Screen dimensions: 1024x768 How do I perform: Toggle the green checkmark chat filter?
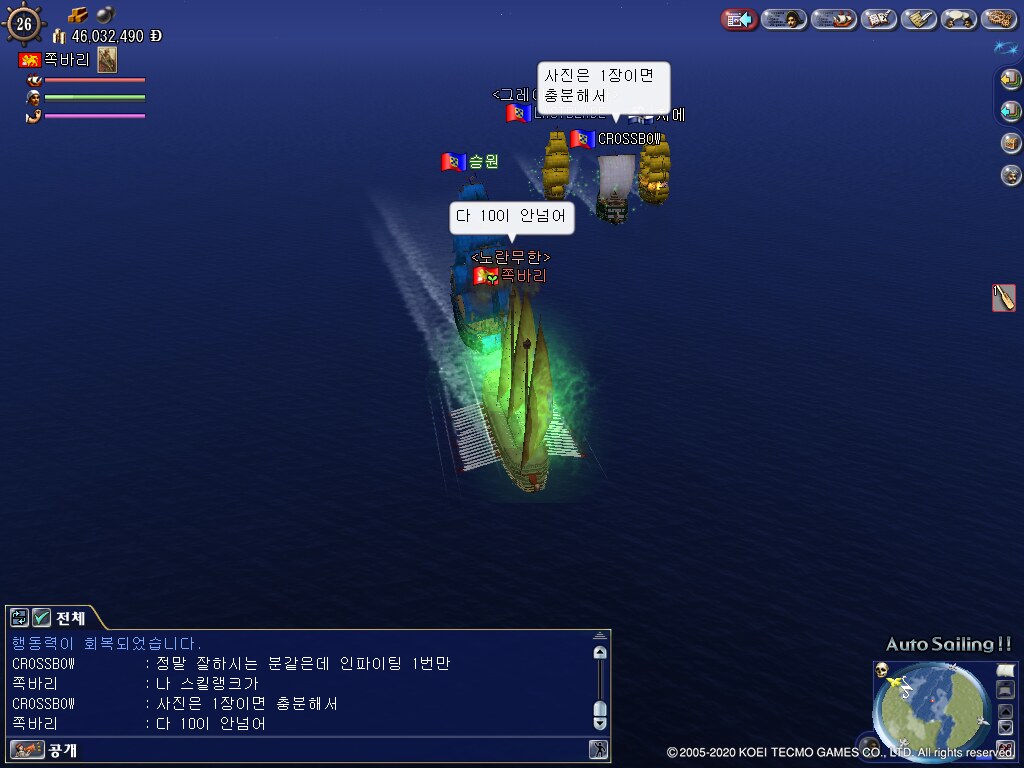click(41, 618)
